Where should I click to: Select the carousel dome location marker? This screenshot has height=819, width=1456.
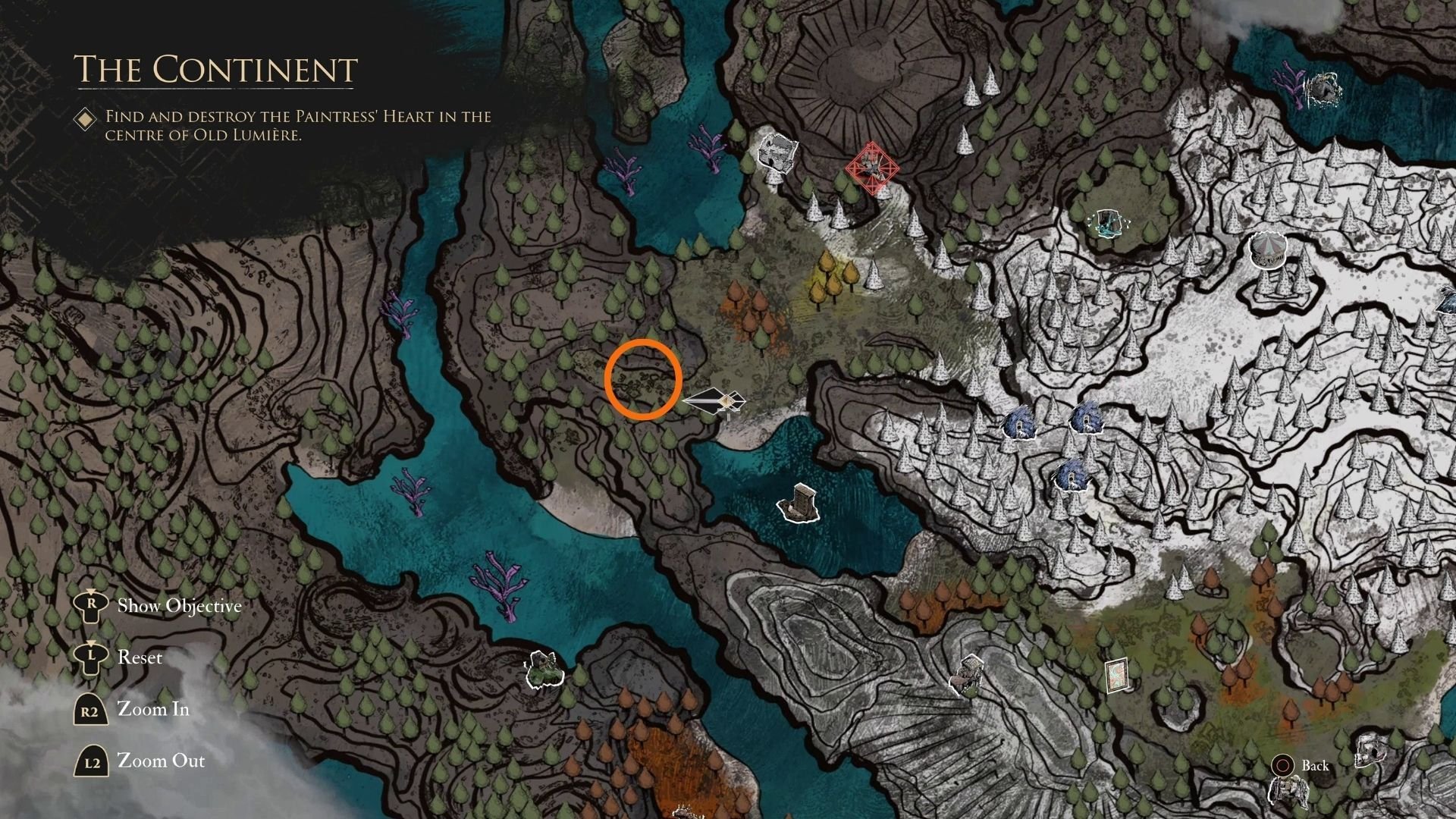coord(1268,249)
